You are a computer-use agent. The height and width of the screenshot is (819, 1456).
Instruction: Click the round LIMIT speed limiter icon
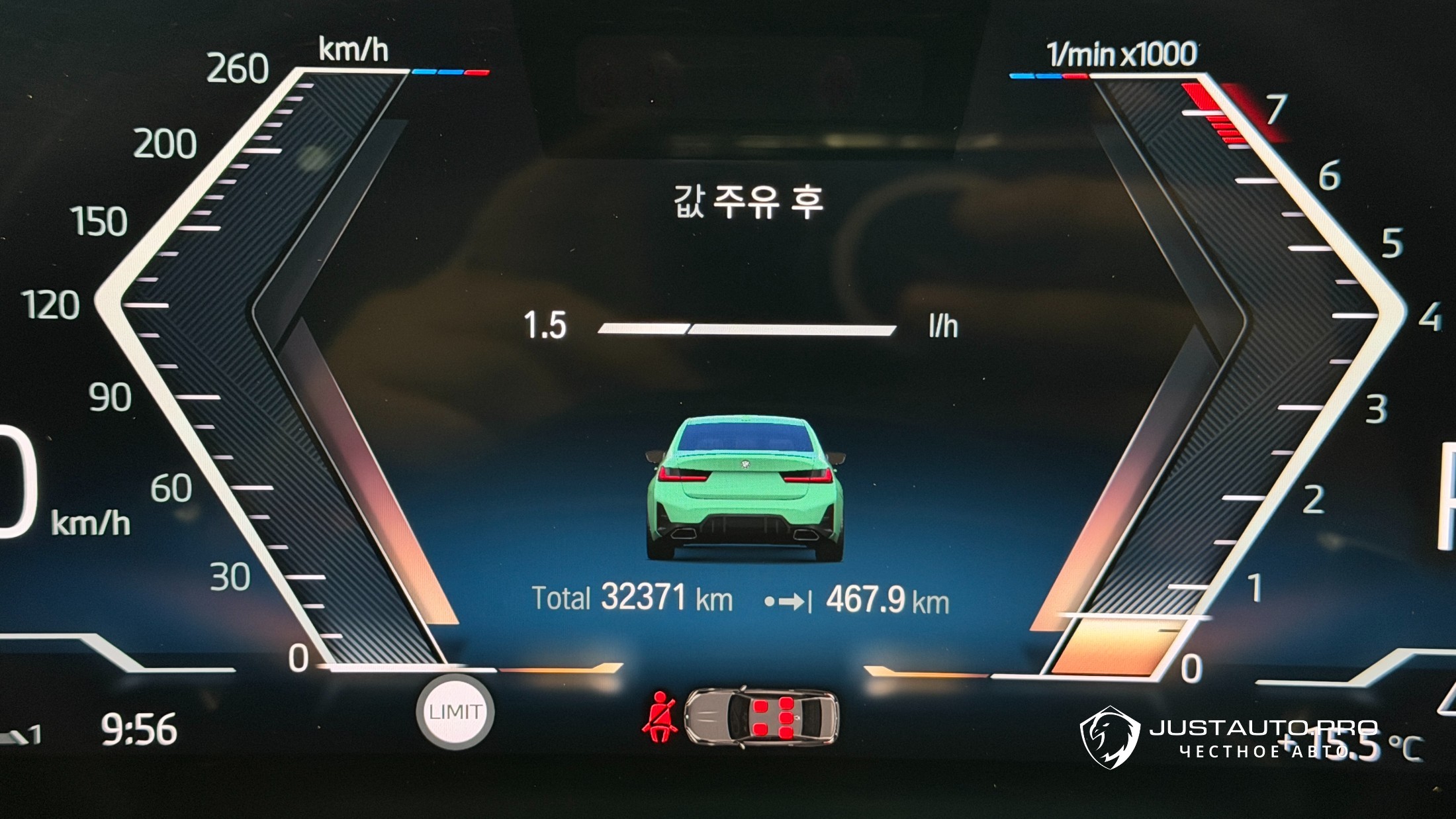tap(455, 712)
